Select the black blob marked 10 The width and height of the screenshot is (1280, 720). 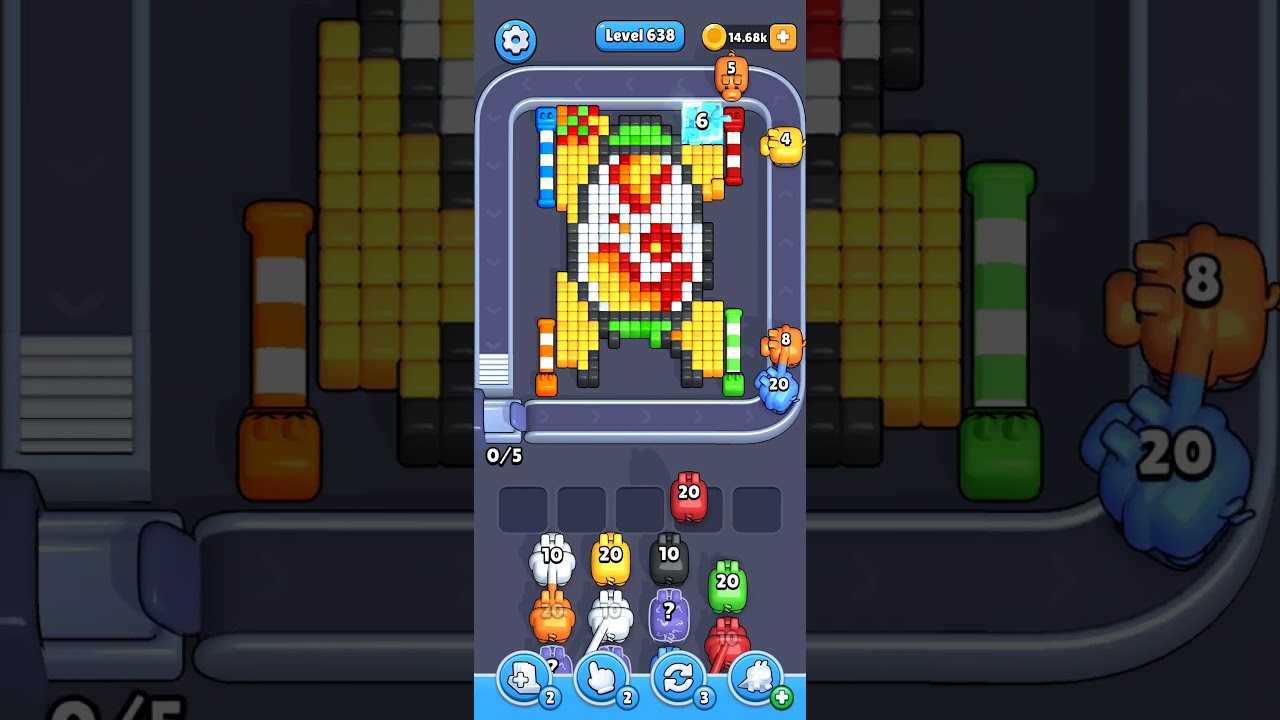coord(668,555)
